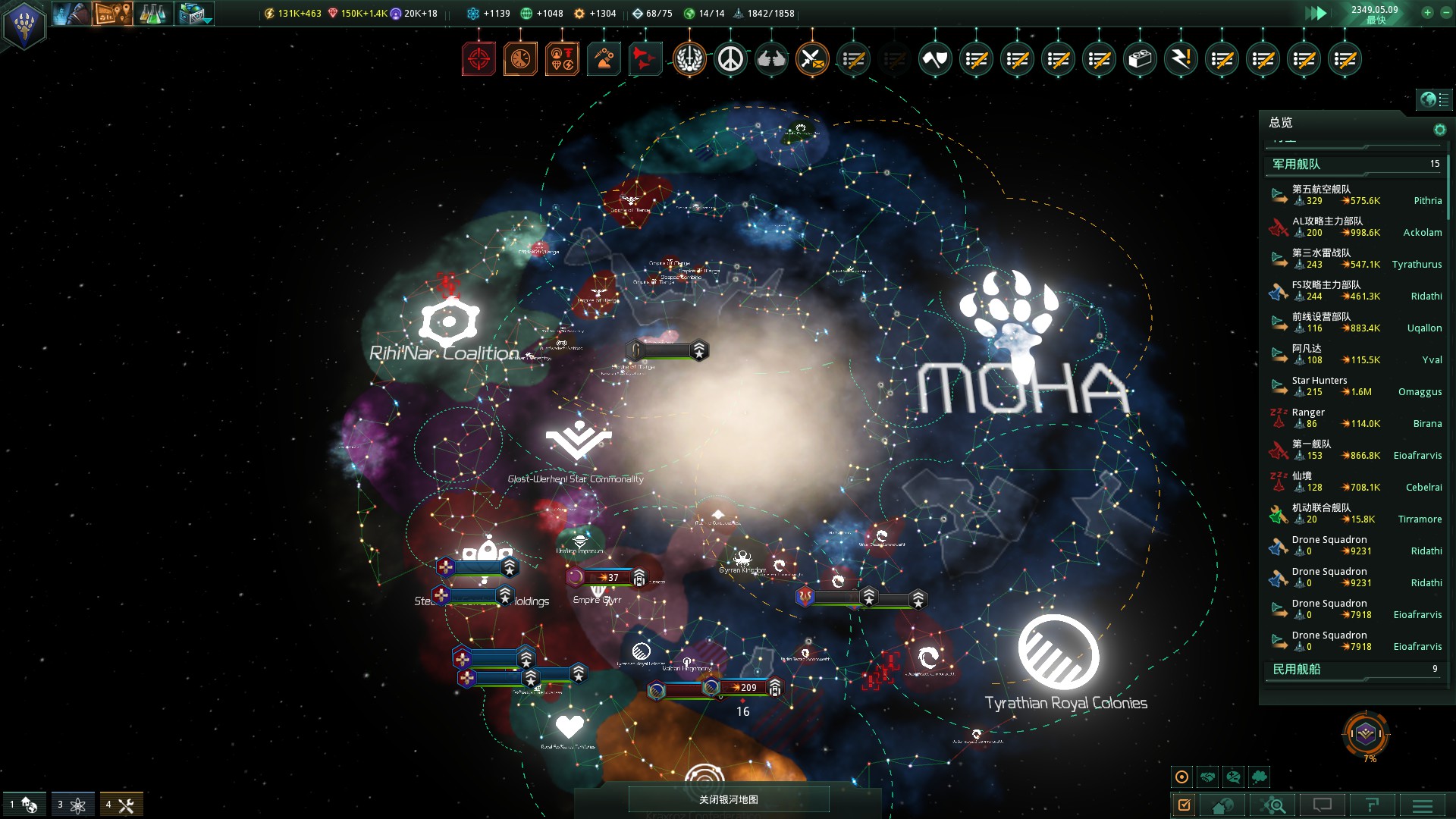This screenshot has width=1456, height=819.
Task: Toggle the opinion thought-cloud overlay
Action: [x=1260, y=776]
